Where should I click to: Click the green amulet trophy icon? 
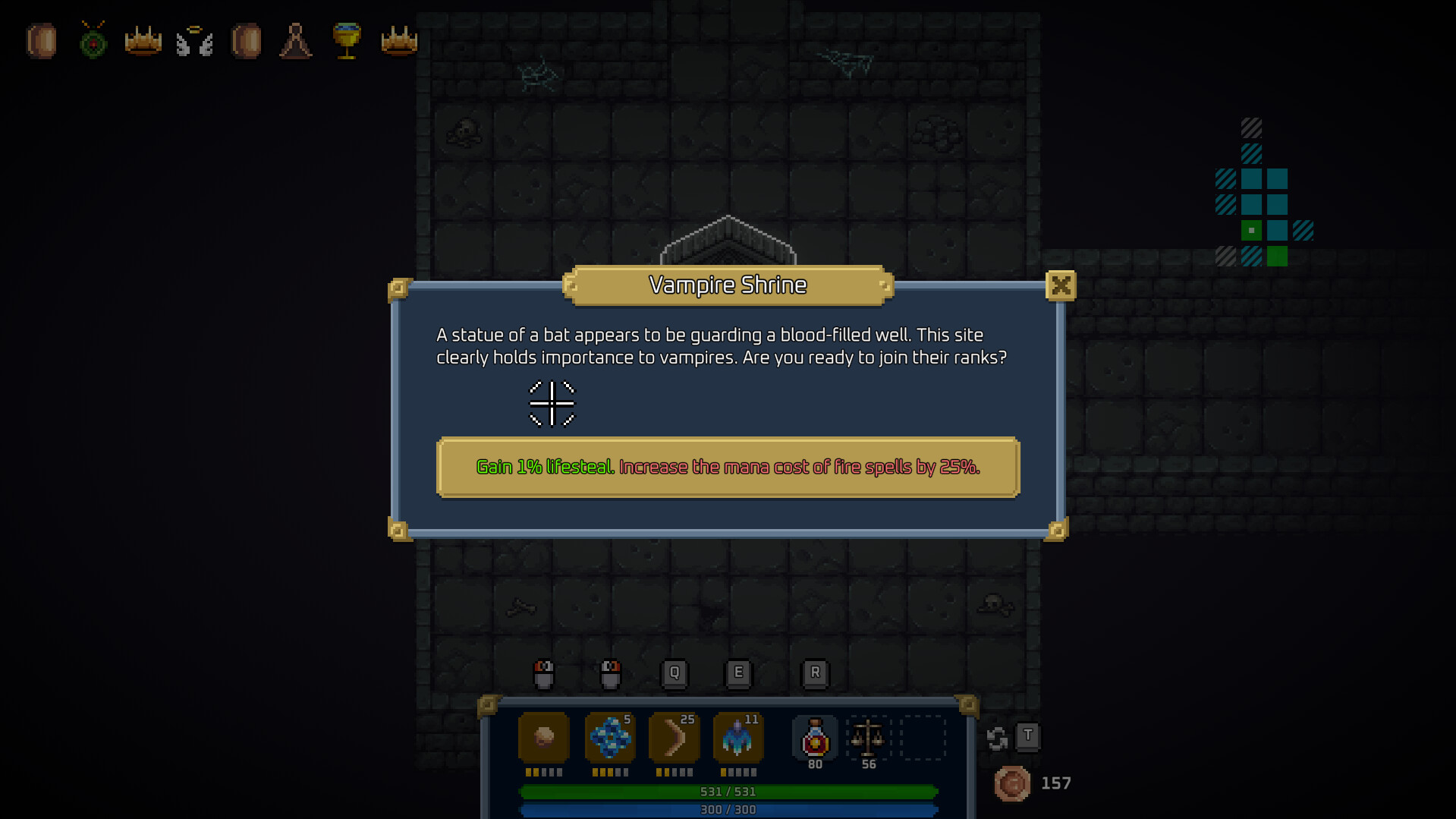coord(92,42)
